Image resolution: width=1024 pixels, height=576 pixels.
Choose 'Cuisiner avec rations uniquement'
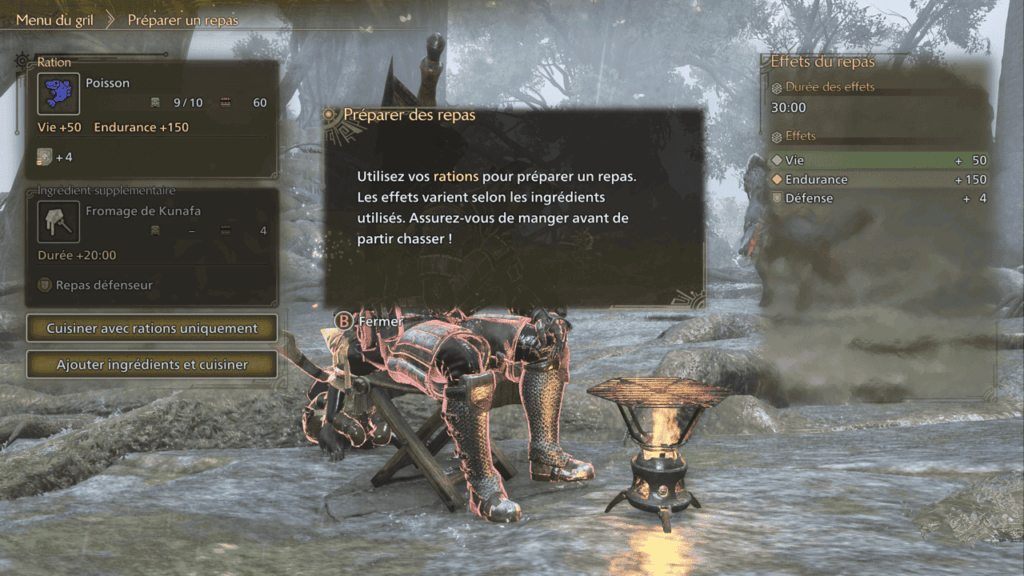click(152, 328)
